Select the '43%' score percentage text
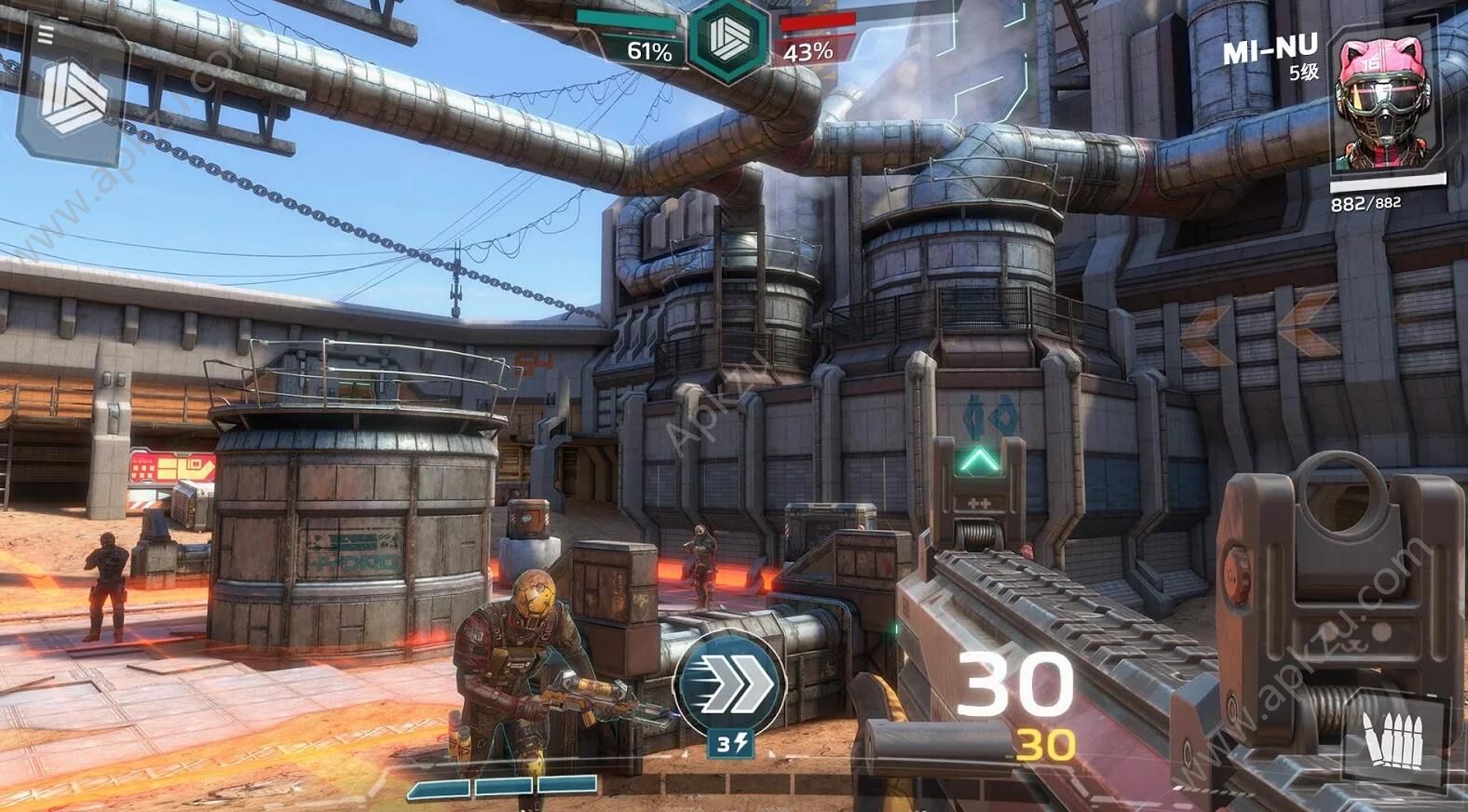Screen dimensions: 1468x812 (x=810, y=53)
